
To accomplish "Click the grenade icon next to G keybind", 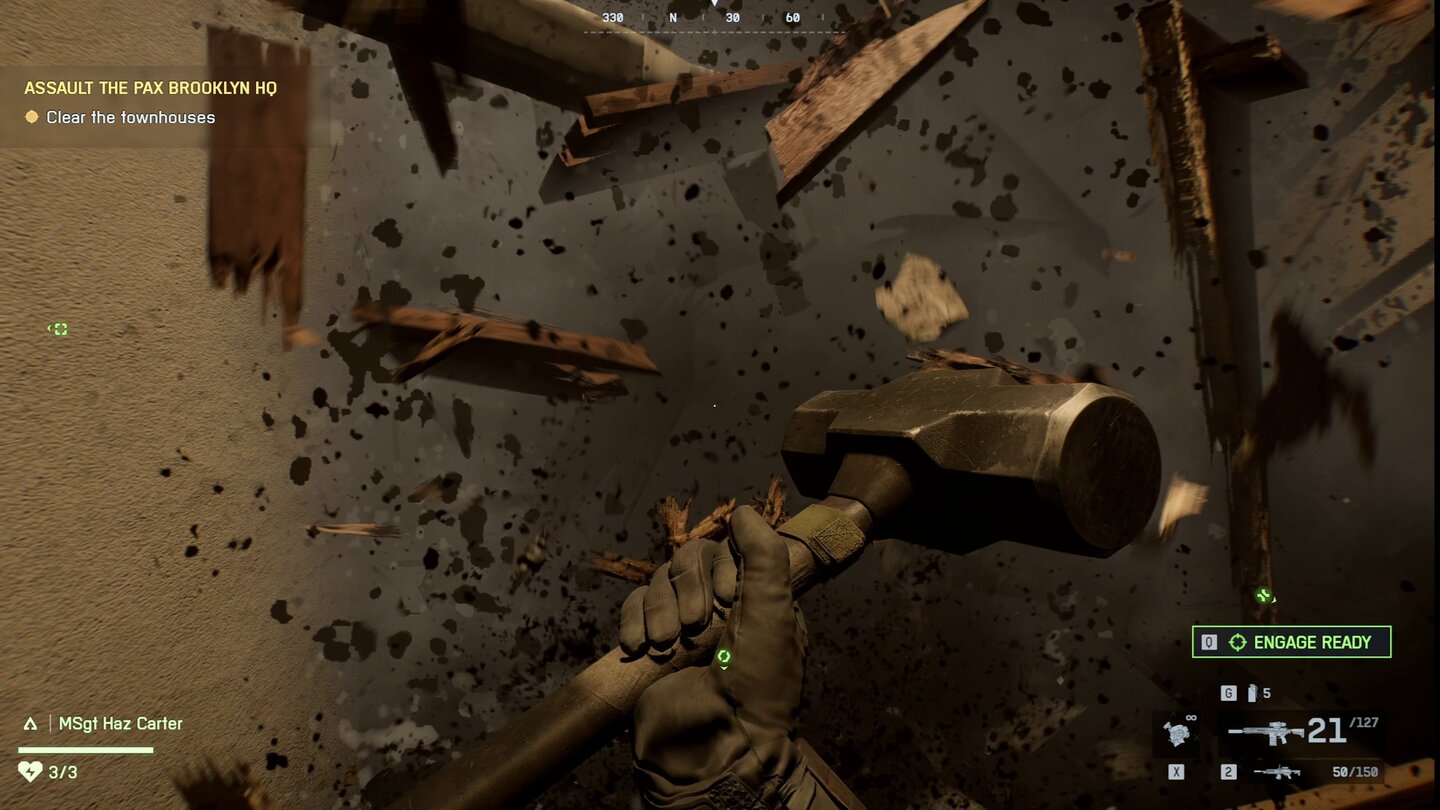I will point(1253,694).
